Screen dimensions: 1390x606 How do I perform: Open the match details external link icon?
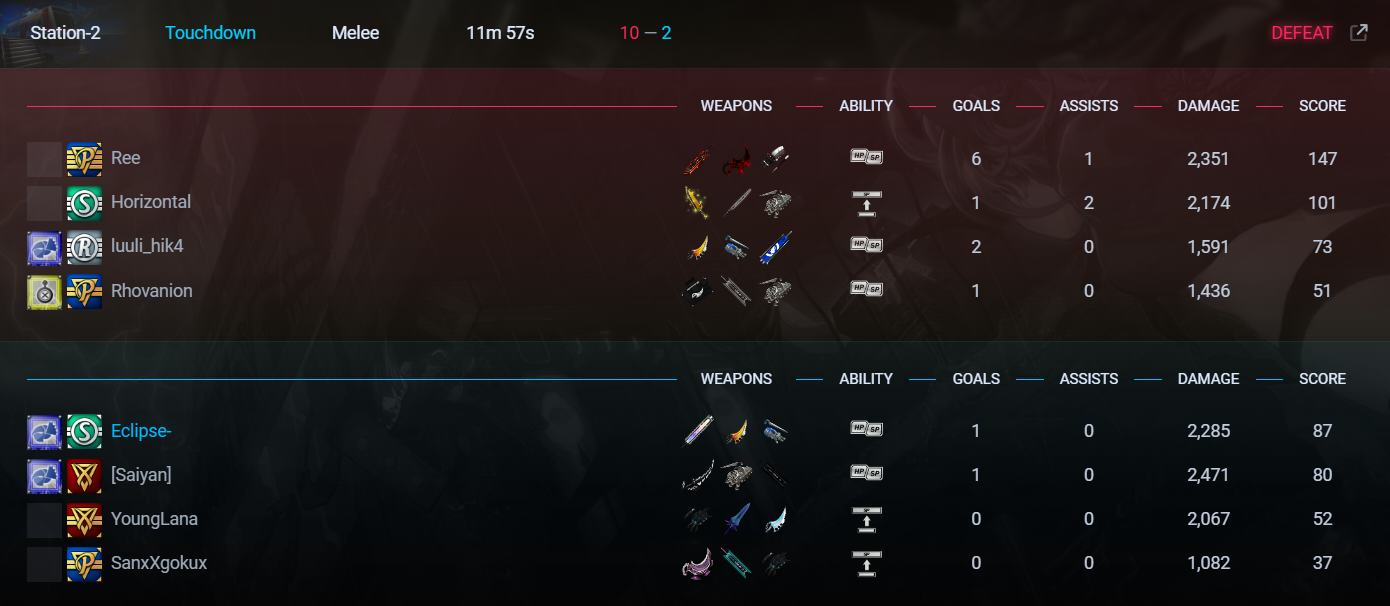coord(1358,33)
